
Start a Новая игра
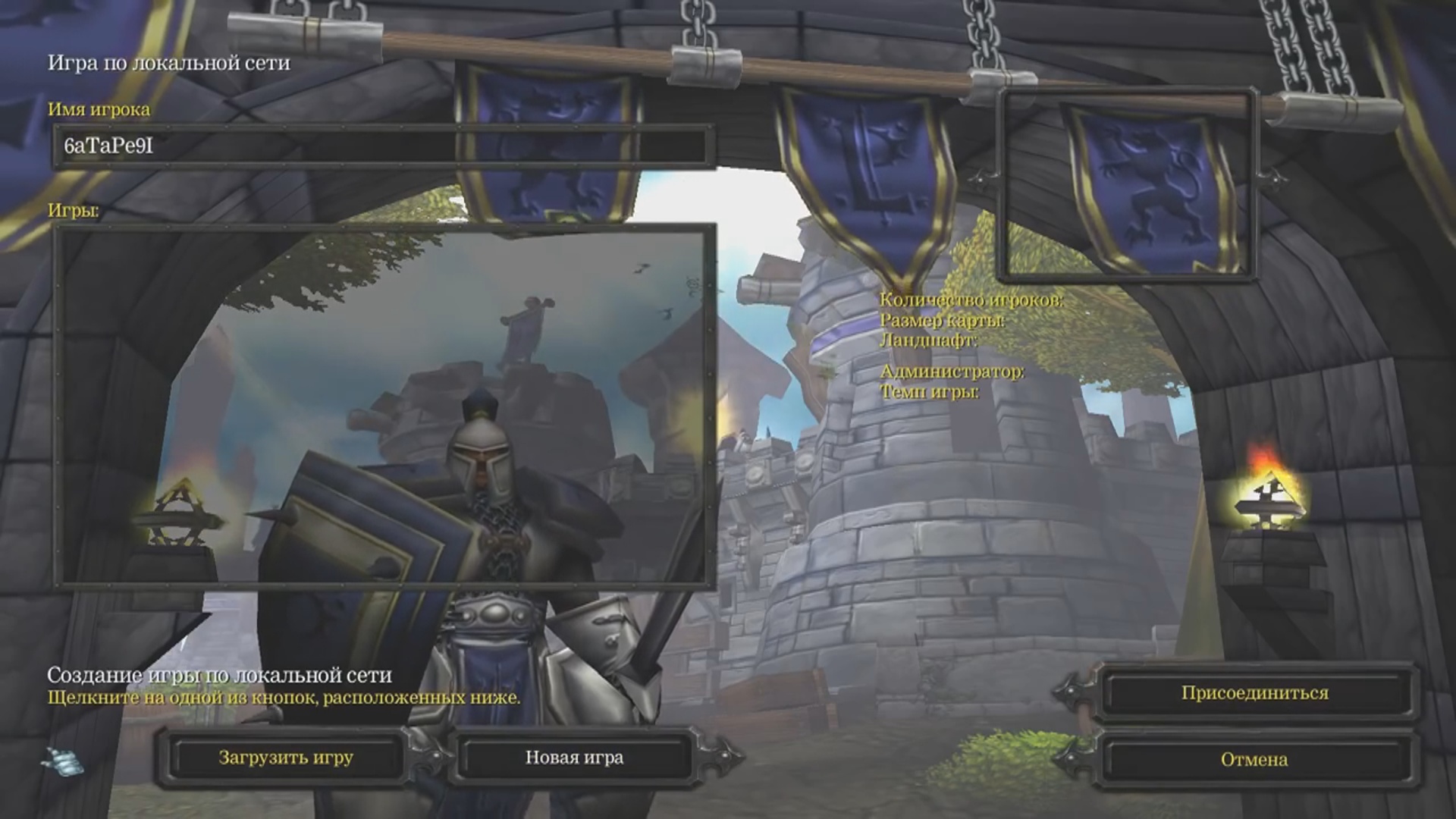tap(574, 758)
